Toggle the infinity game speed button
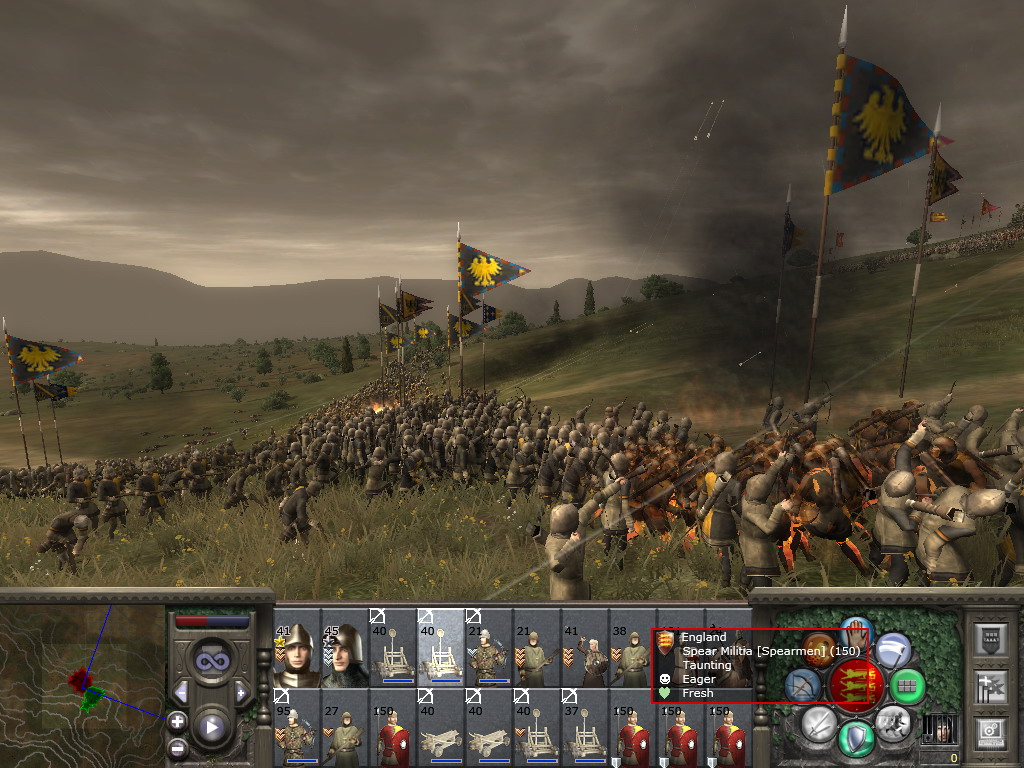The image size is (1024, 768). (x=211, y=660)
